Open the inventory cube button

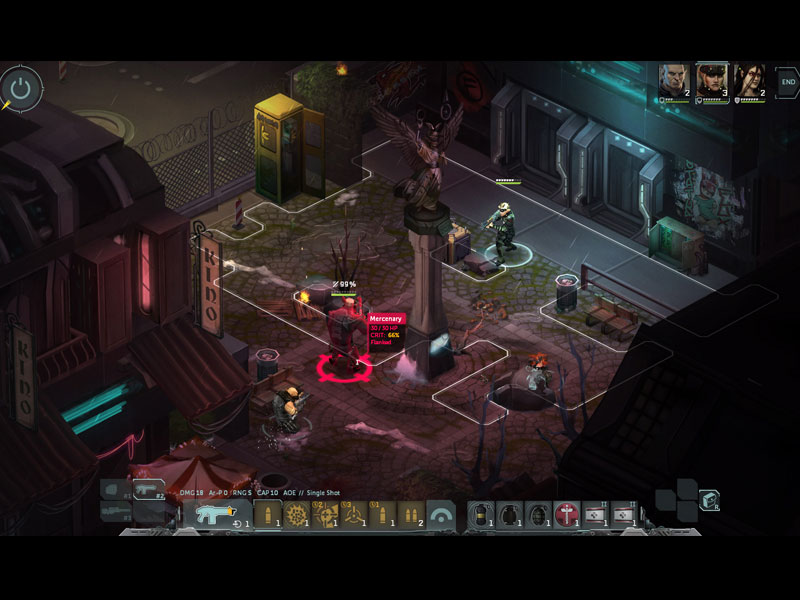[x=709, y=500]
